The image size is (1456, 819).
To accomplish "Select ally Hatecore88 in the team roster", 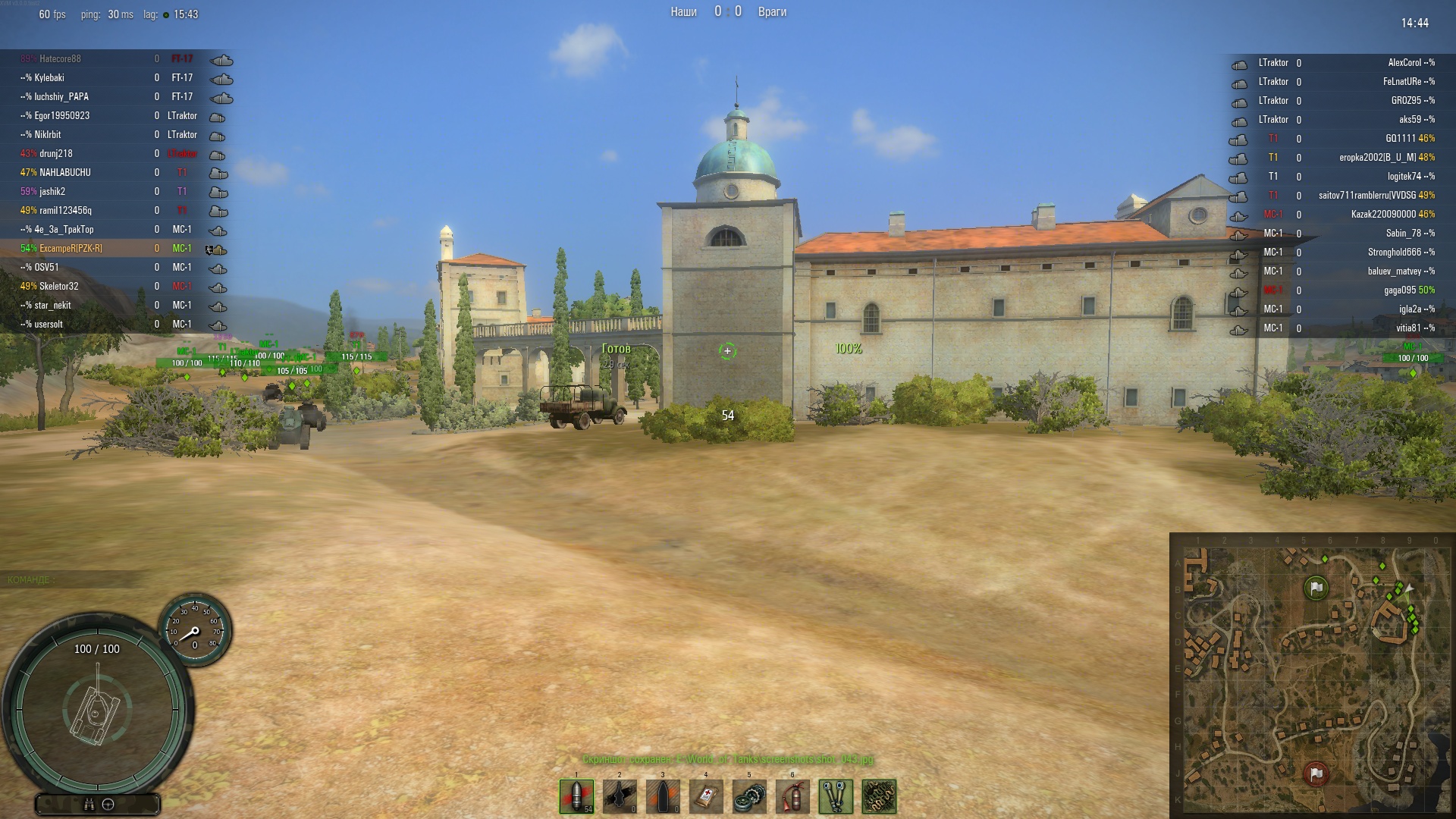I will pos(60,59).
